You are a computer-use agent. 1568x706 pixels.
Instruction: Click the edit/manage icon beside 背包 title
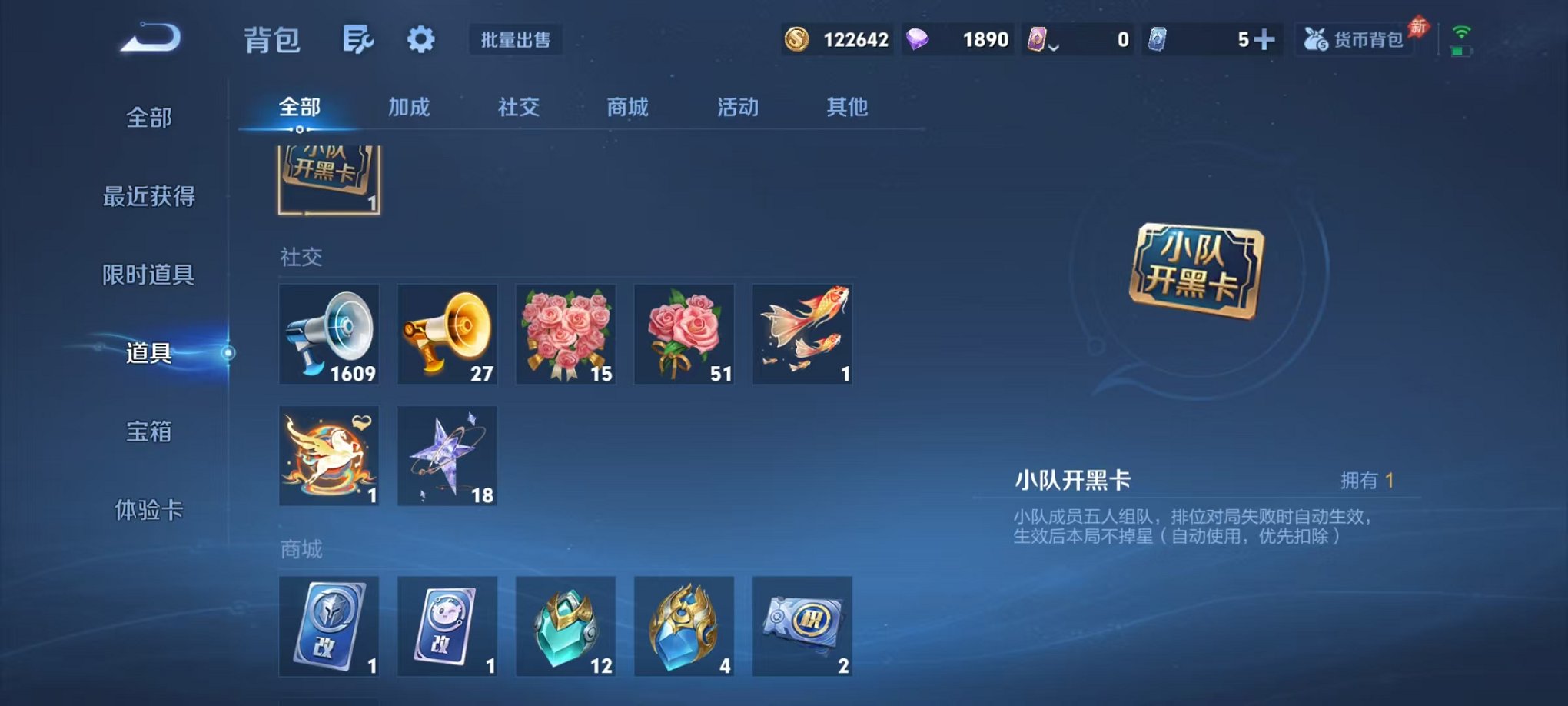pos(358,38)
